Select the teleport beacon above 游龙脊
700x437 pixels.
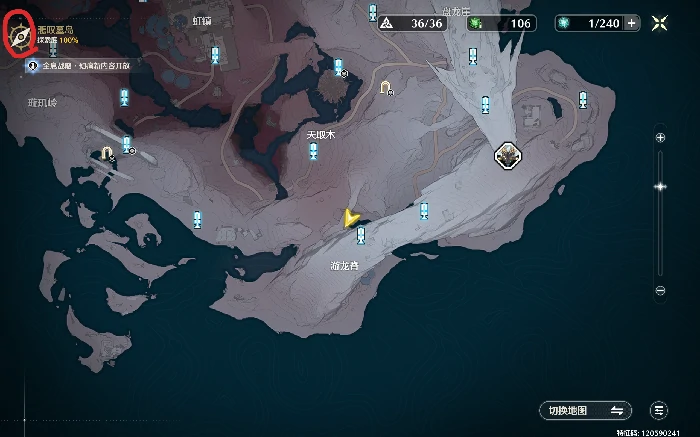361,235
